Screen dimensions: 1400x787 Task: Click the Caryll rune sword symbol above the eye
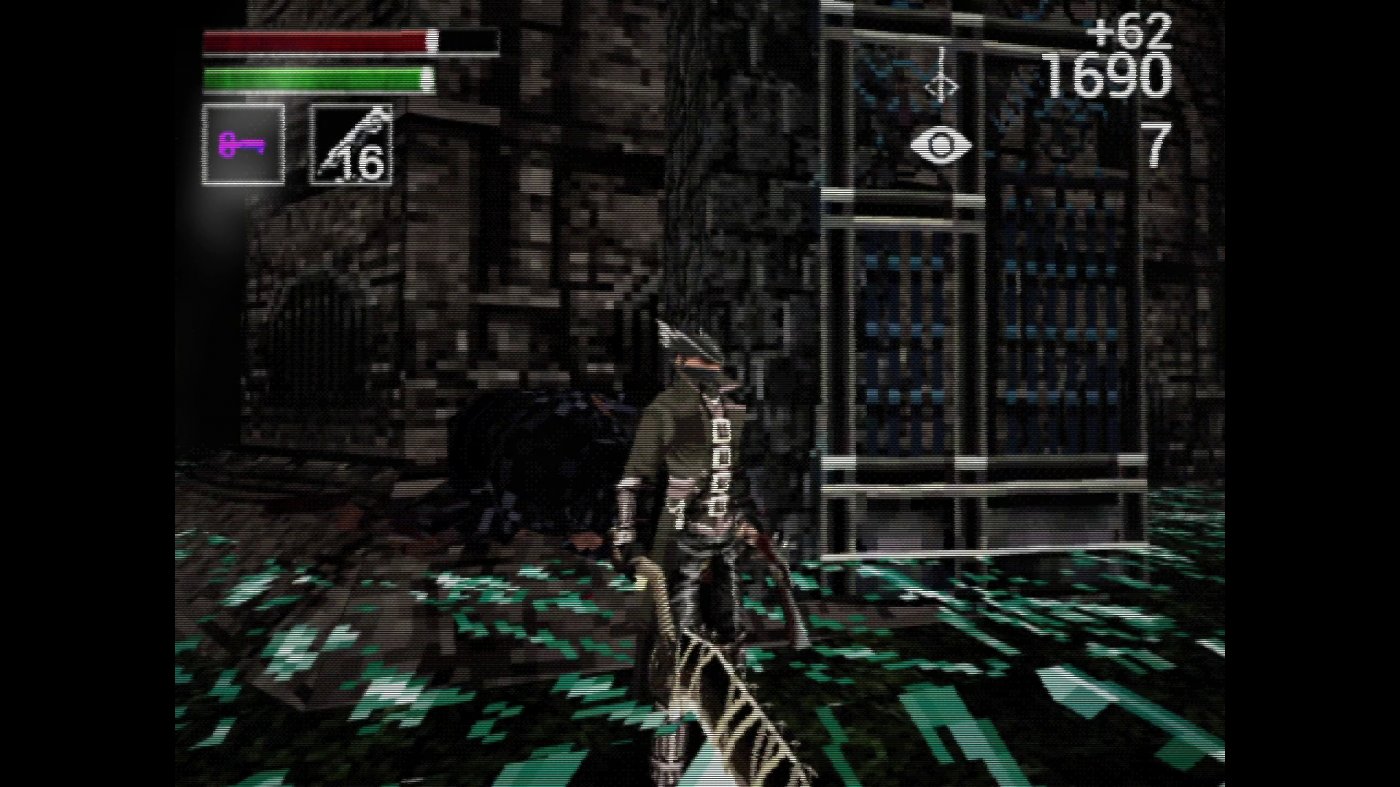[944, 81]
